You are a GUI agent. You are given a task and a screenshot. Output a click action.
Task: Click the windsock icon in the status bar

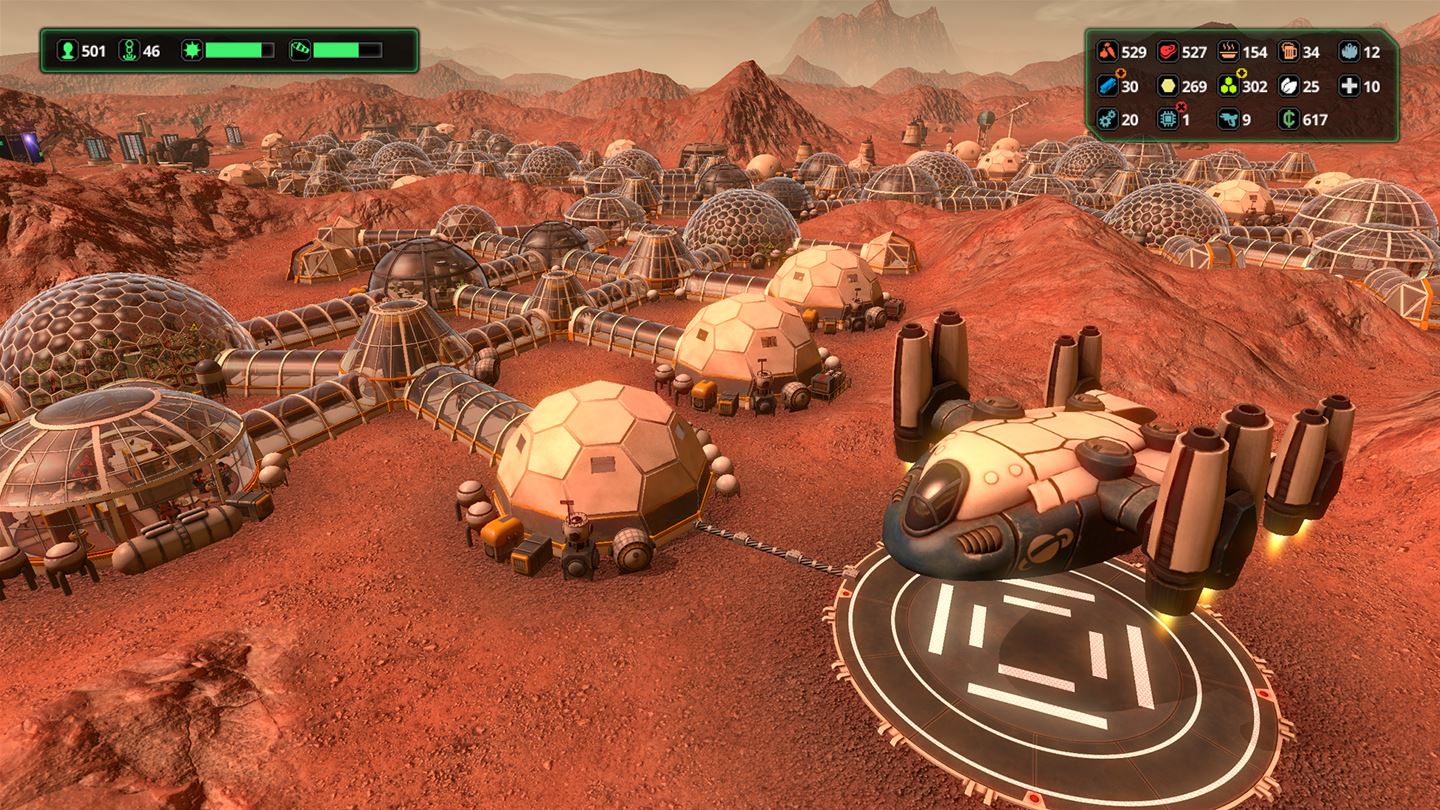[301, 50]
